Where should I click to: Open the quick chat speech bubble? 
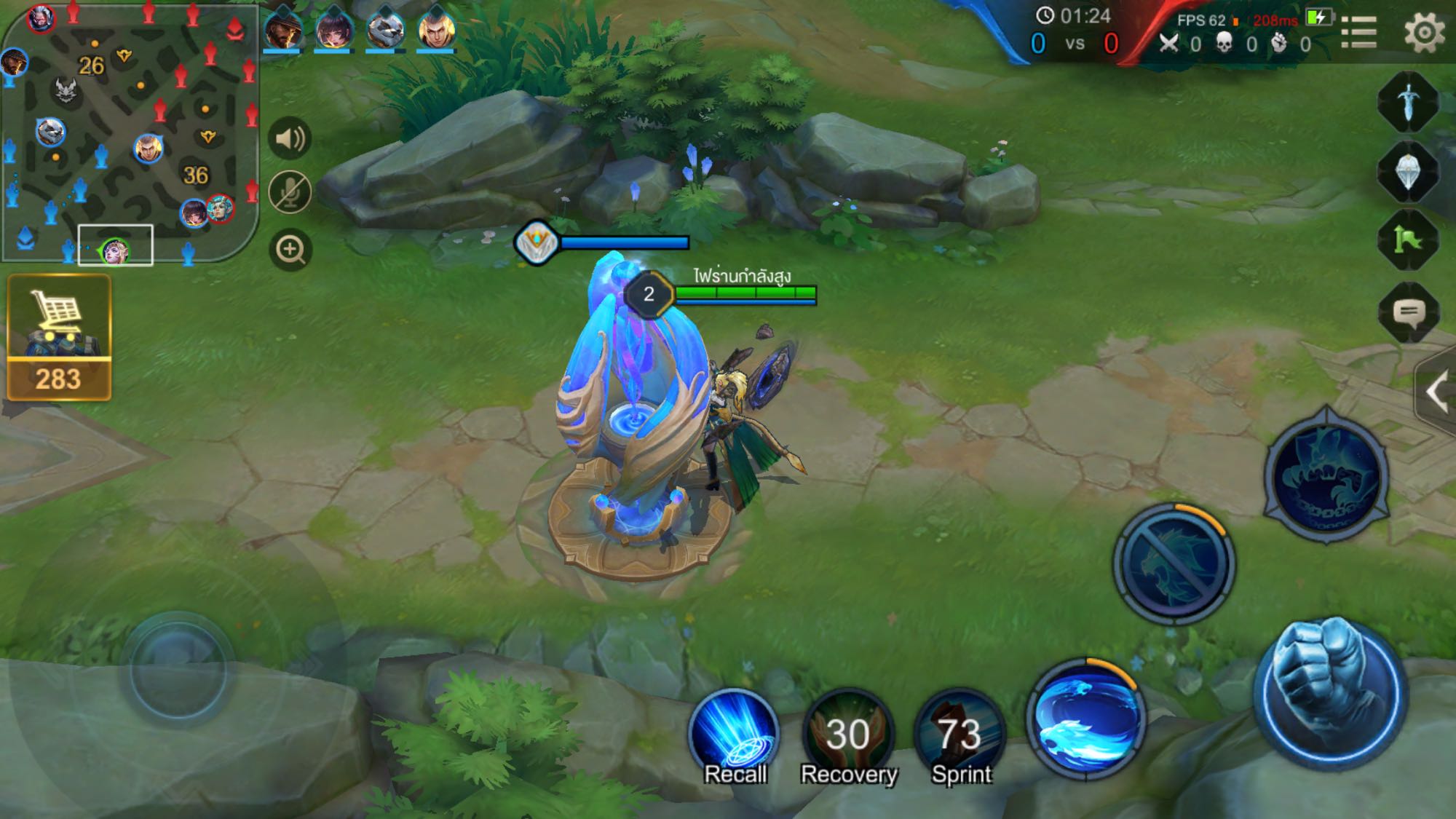pos(1409,313)
